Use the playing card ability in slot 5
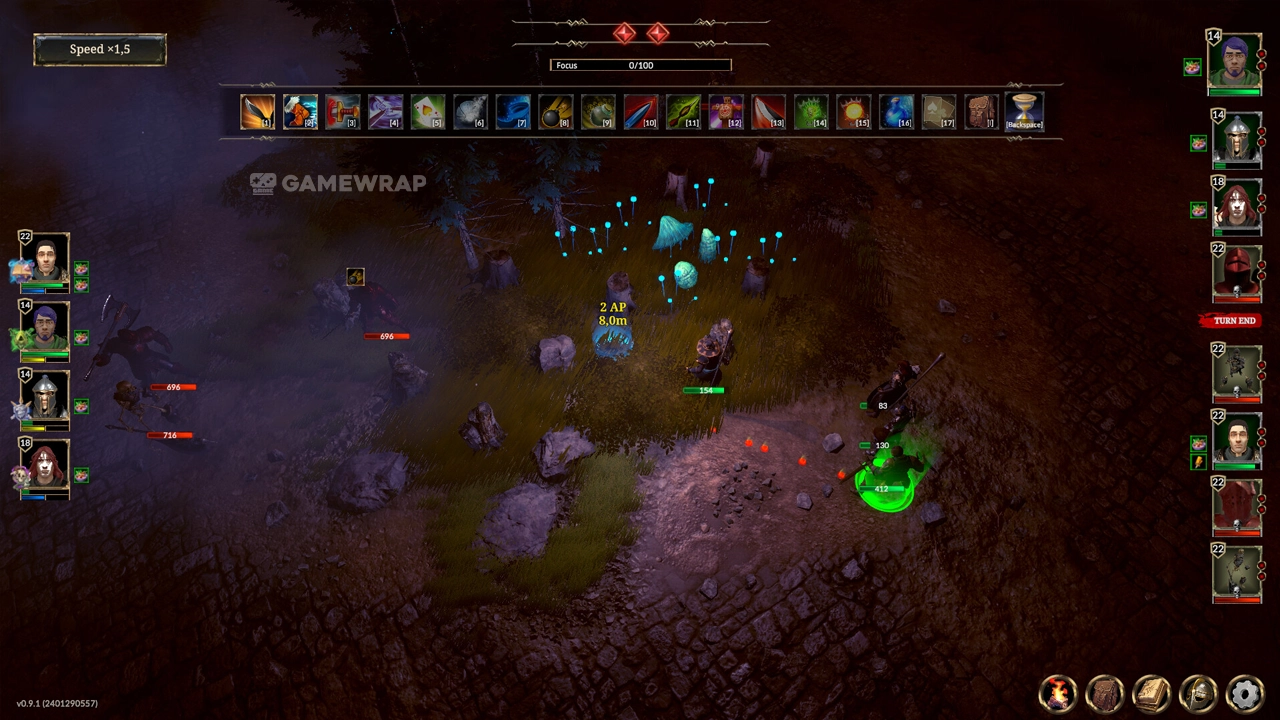 pos(427,111)
